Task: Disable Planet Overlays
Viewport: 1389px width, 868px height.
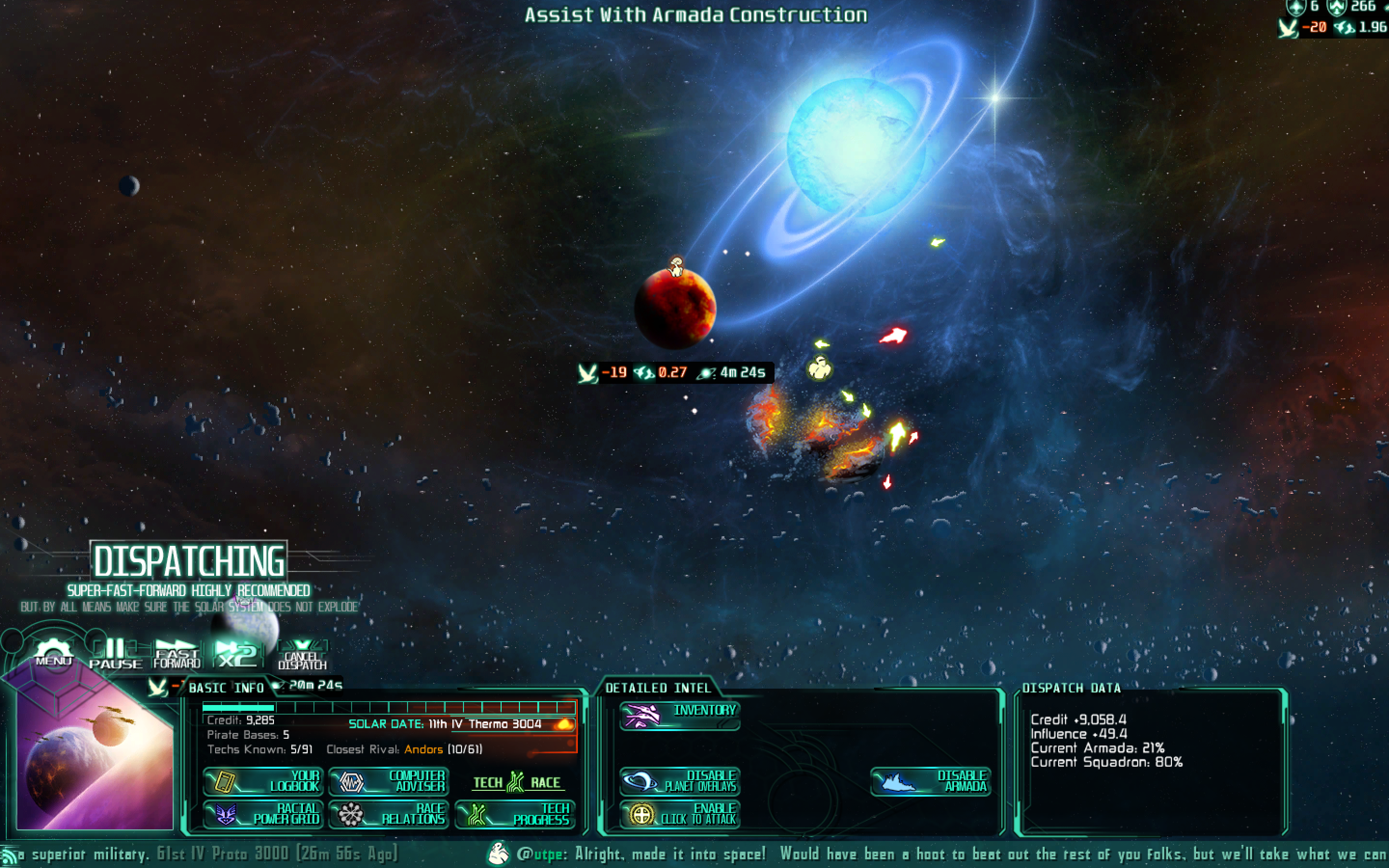Action: click(x=680, y=781)
